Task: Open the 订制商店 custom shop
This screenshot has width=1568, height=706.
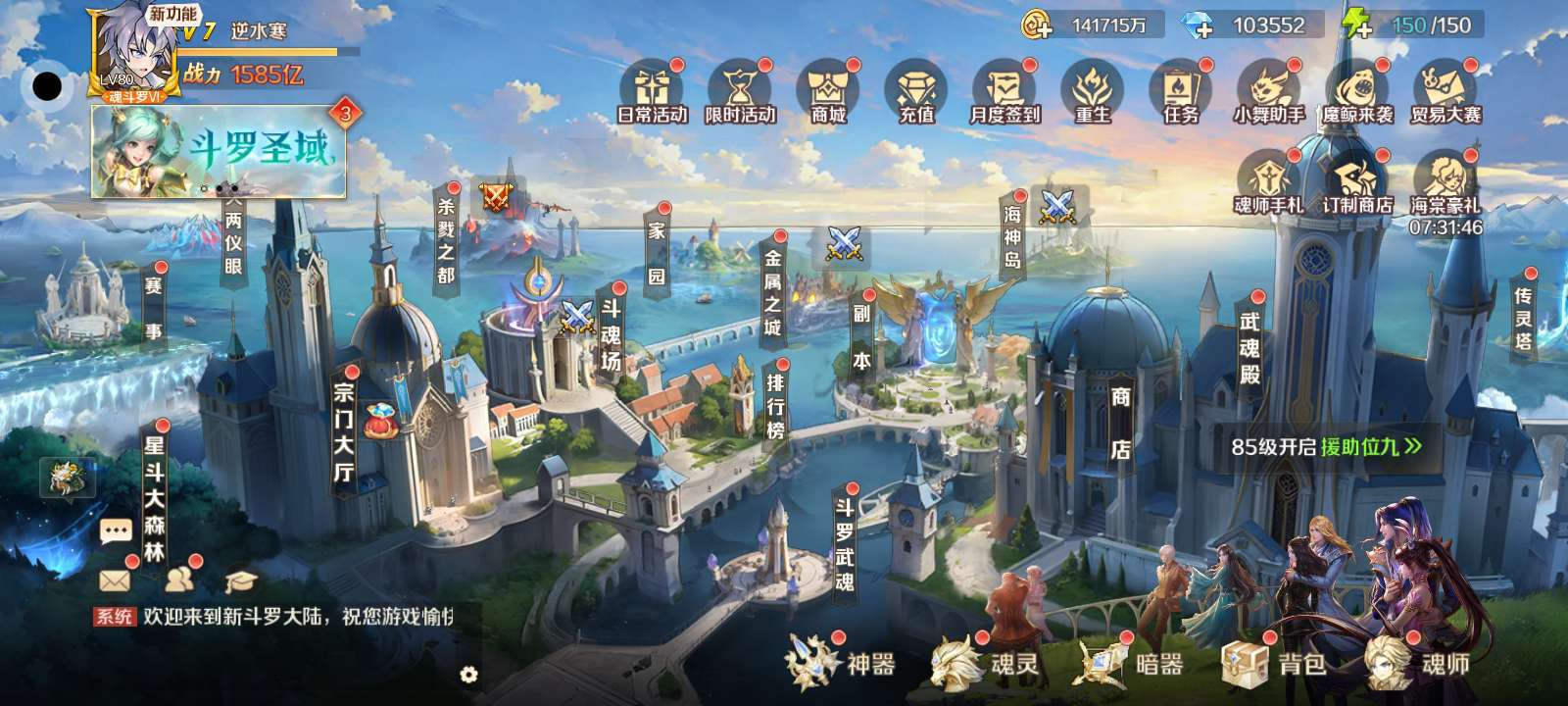Action: tap(1357, 182)
